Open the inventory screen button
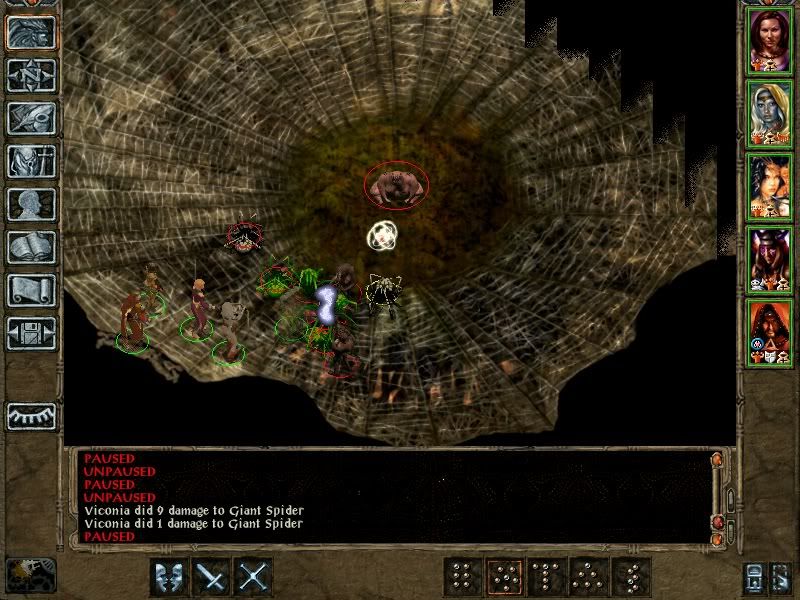Screen dimensions: 800x600 (x=32, y=161)
